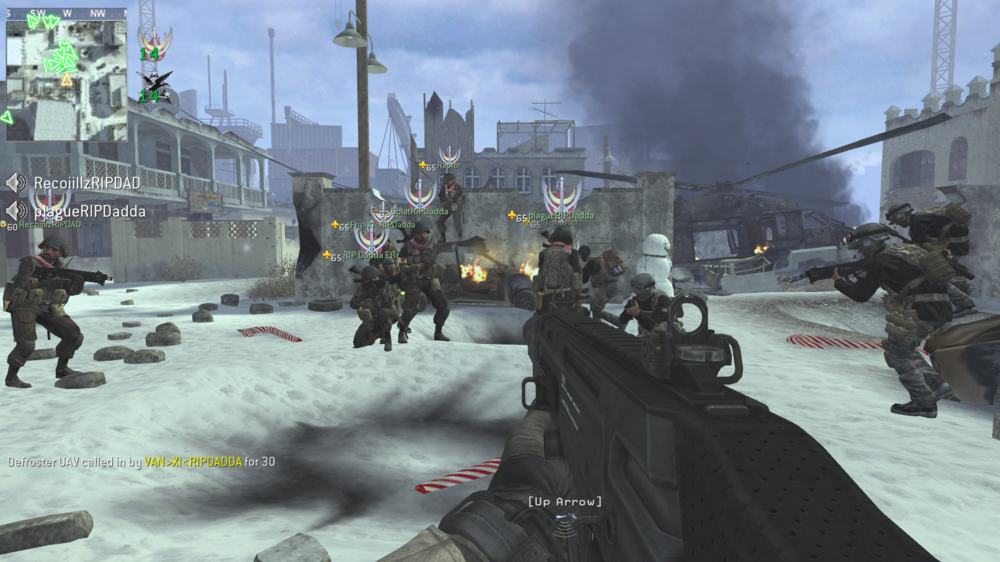Click the speaker icon beside RecoiillzRIPDAD
The height and width of the screenshot is (562, 1000).
pos(16,183)
